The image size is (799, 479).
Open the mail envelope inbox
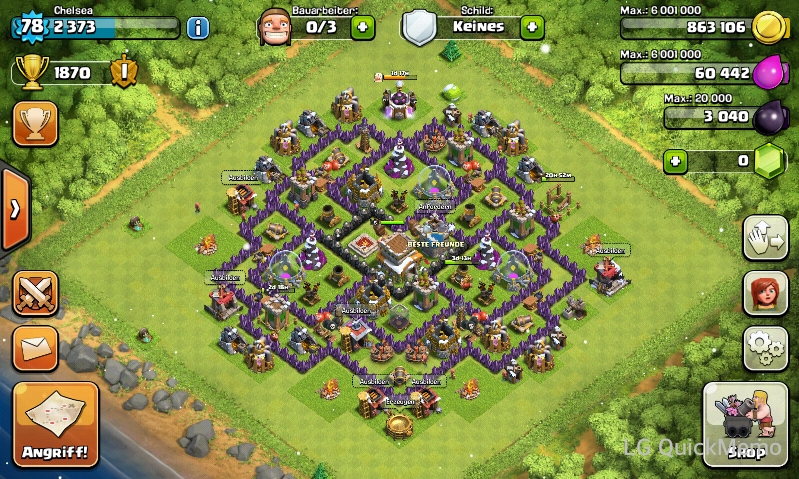pos(35,348)
